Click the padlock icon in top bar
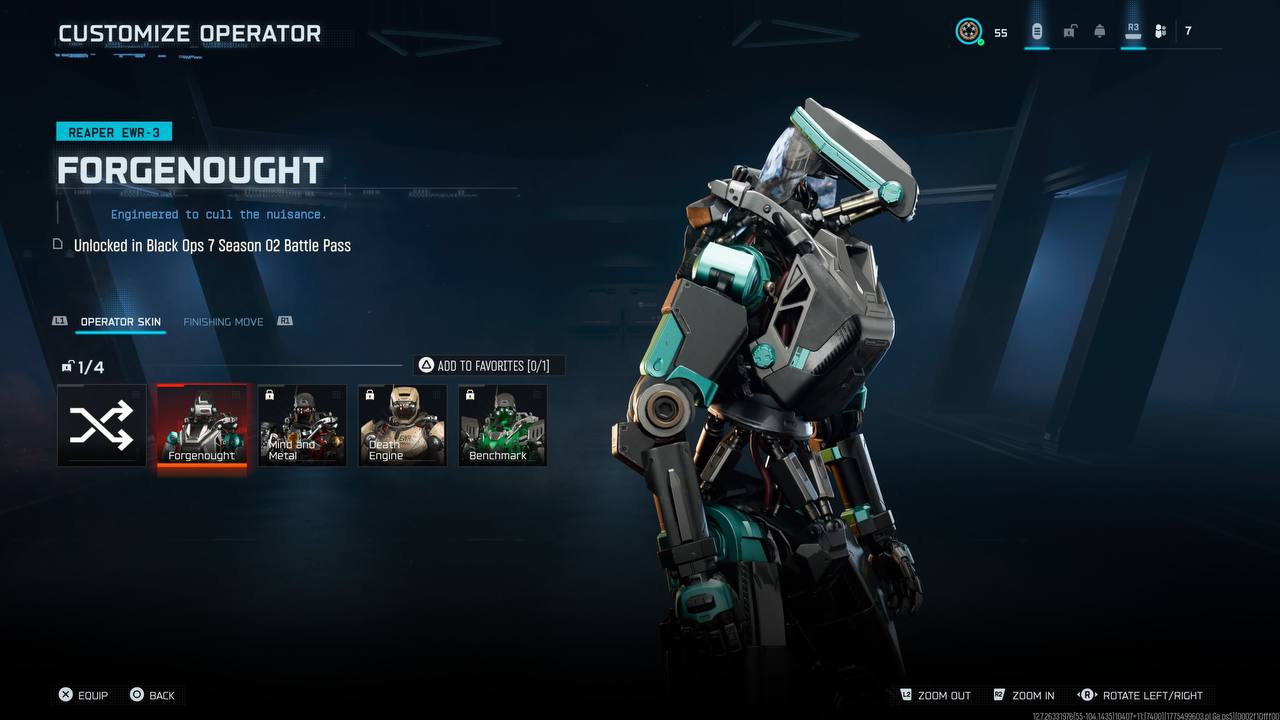 coord(1069,31)
